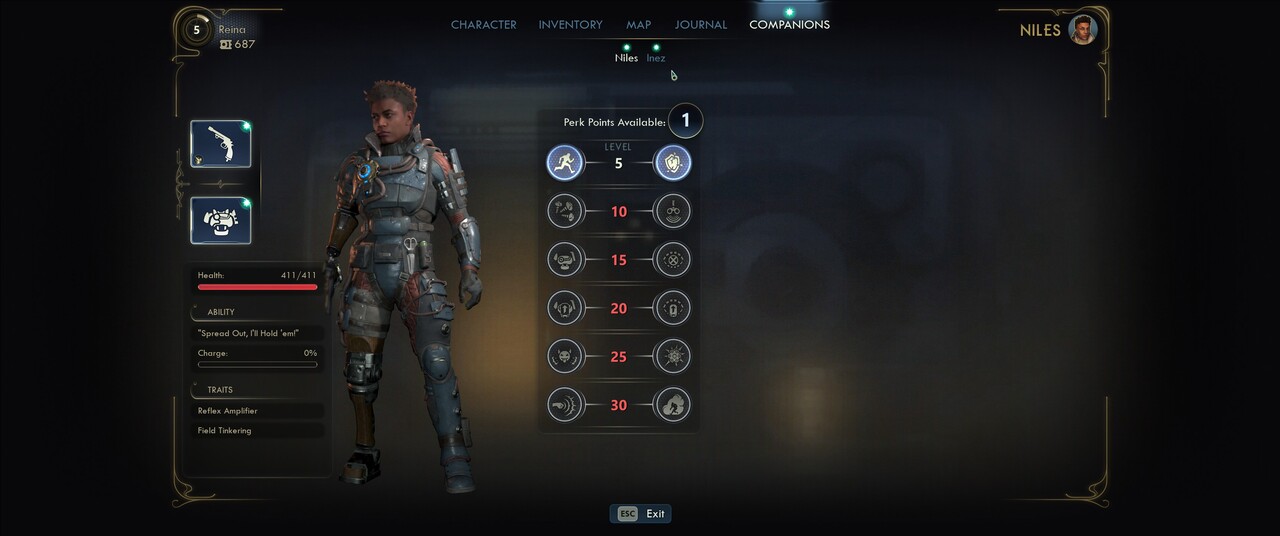Select the Companions tab

pos(789,25)
